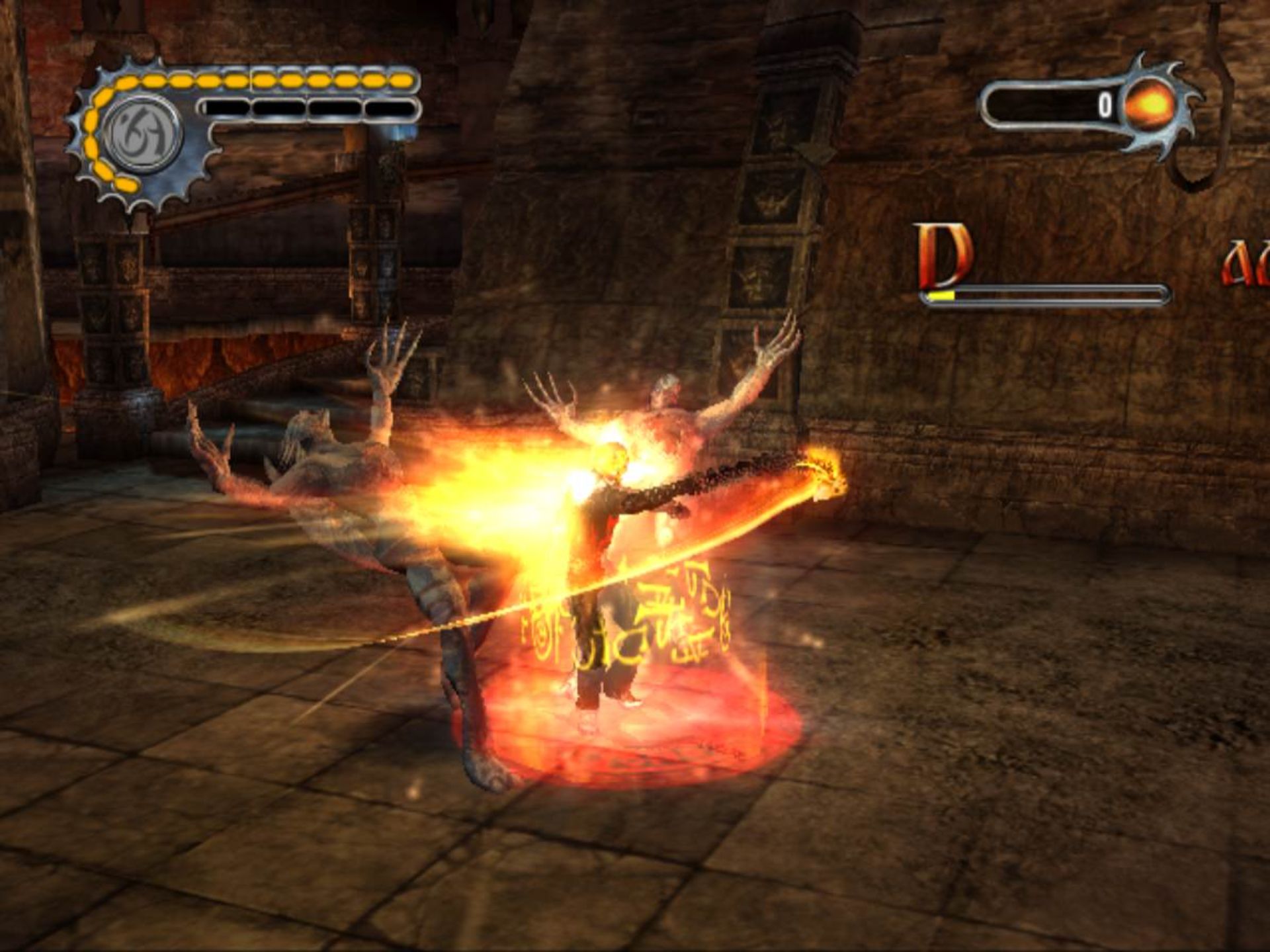Click the red combo rank letter D
Viewport: 1270px width, 952px height.
tap(943, 256)
